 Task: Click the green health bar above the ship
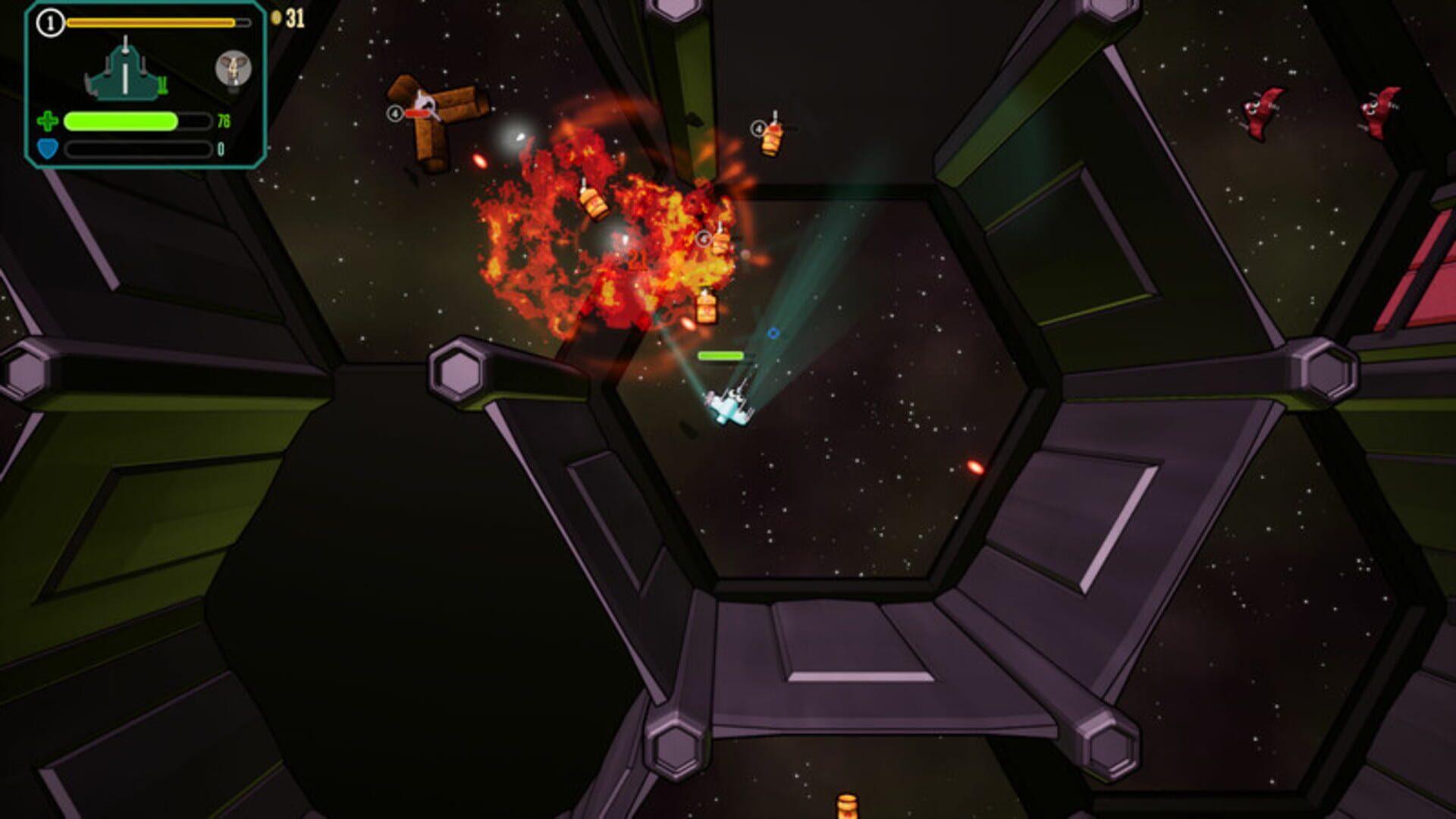coord(720,355)
